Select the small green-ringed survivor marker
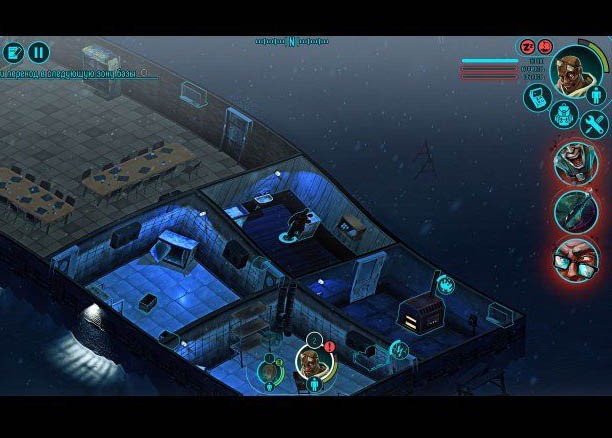The width and height of the screenshot is (612, 438). point(268,372)
